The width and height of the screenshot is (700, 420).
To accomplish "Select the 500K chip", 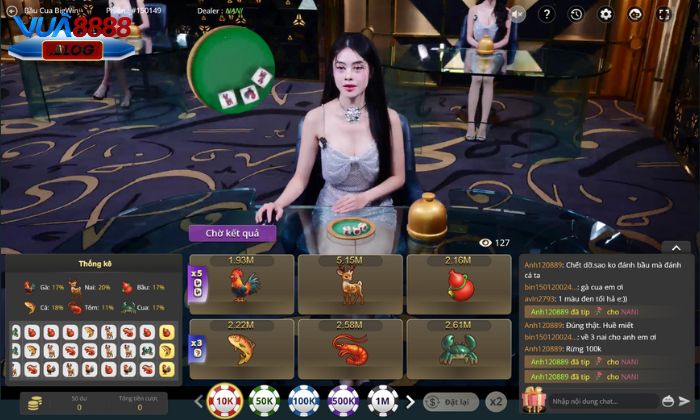I will pos(344,400).
